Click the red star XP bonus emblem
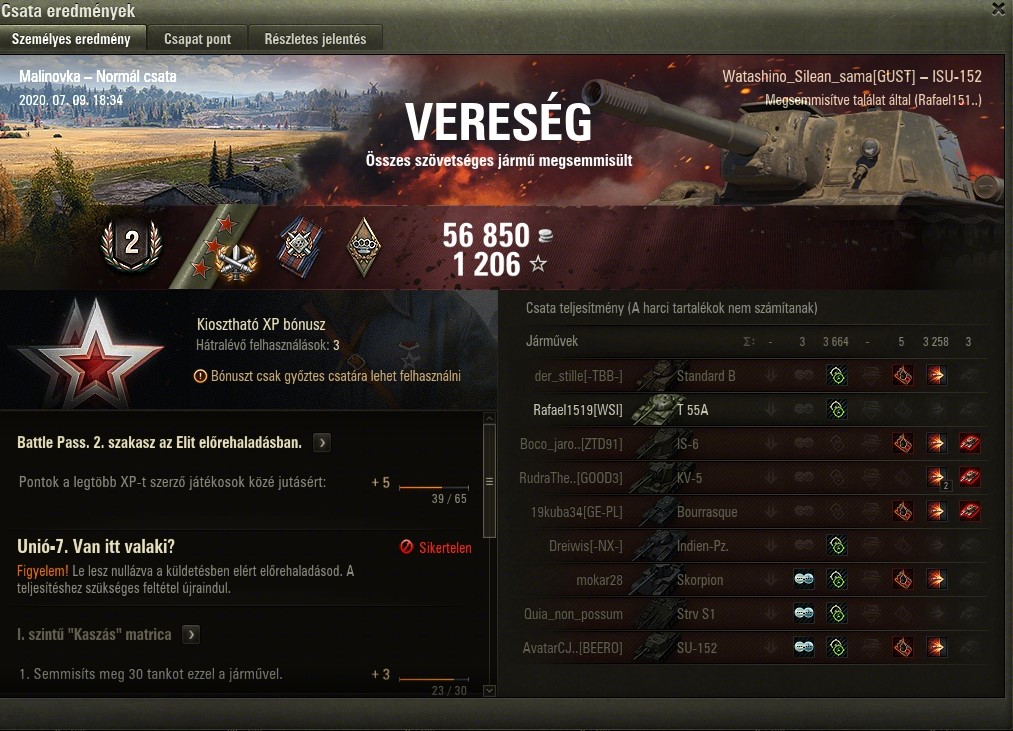Viewport: 1013px width, 731px height. [x=70, y=352]
